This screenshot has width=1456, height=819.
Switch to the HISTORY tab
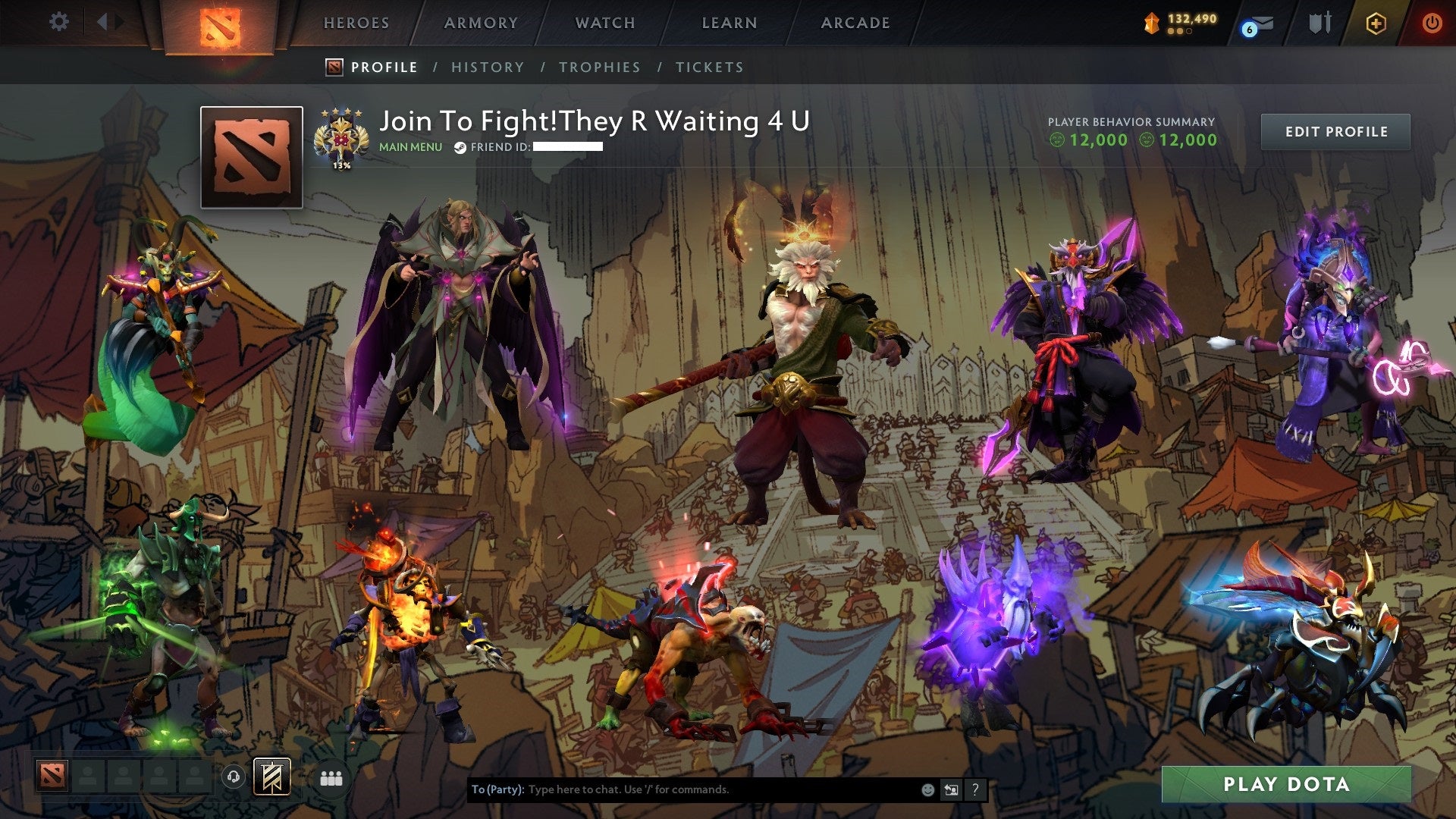[x=487, y=67]
